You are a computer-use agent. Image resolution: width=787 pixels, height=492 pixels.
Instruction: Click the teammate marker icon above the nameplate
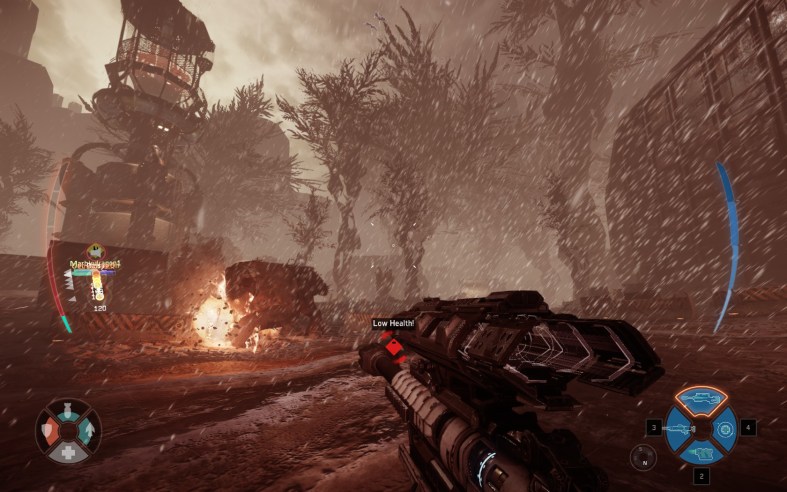(94, 251)
